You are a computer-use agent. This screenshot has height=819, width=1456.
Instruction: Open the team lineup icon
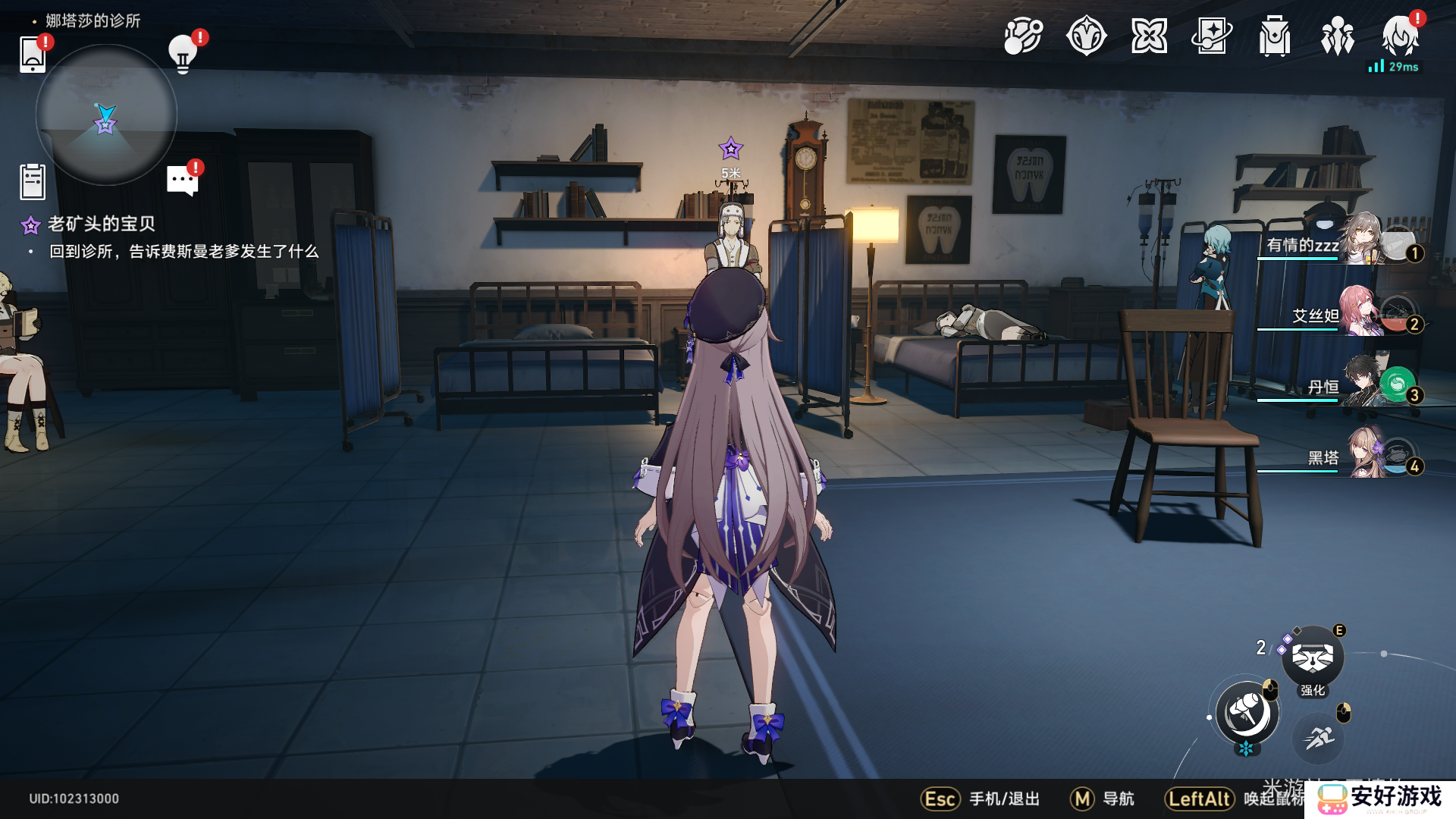tap(1338, 36)
